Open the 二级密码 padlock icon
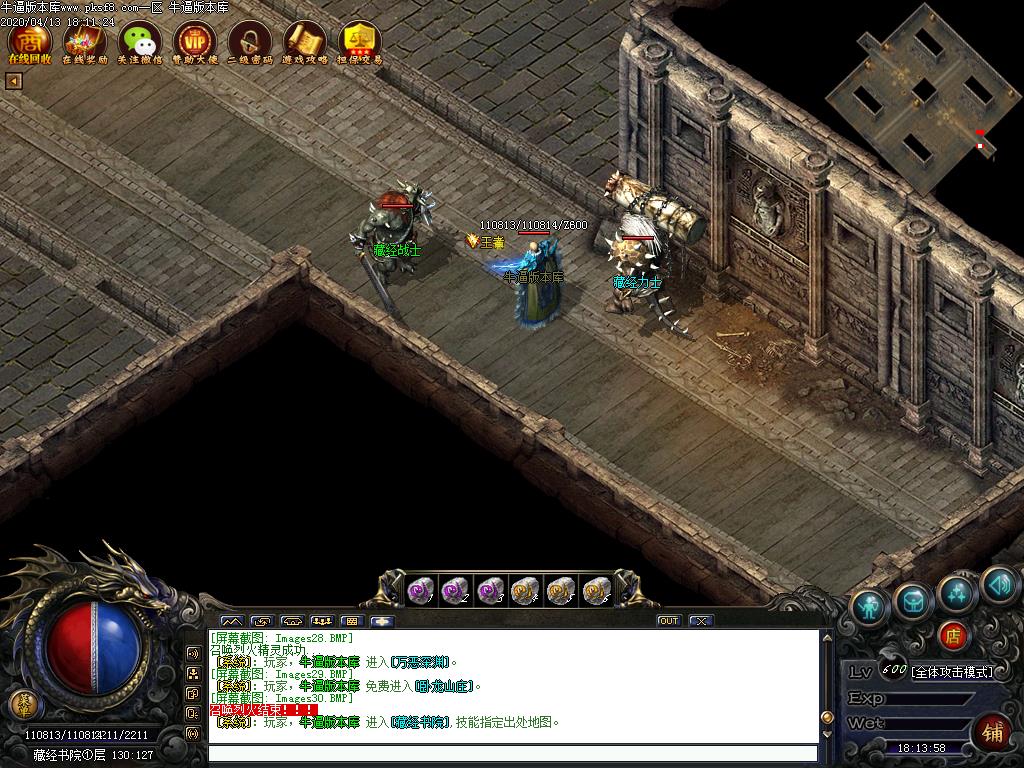The height and width of the screenshot is (768, 1024). tap(250, 42)
